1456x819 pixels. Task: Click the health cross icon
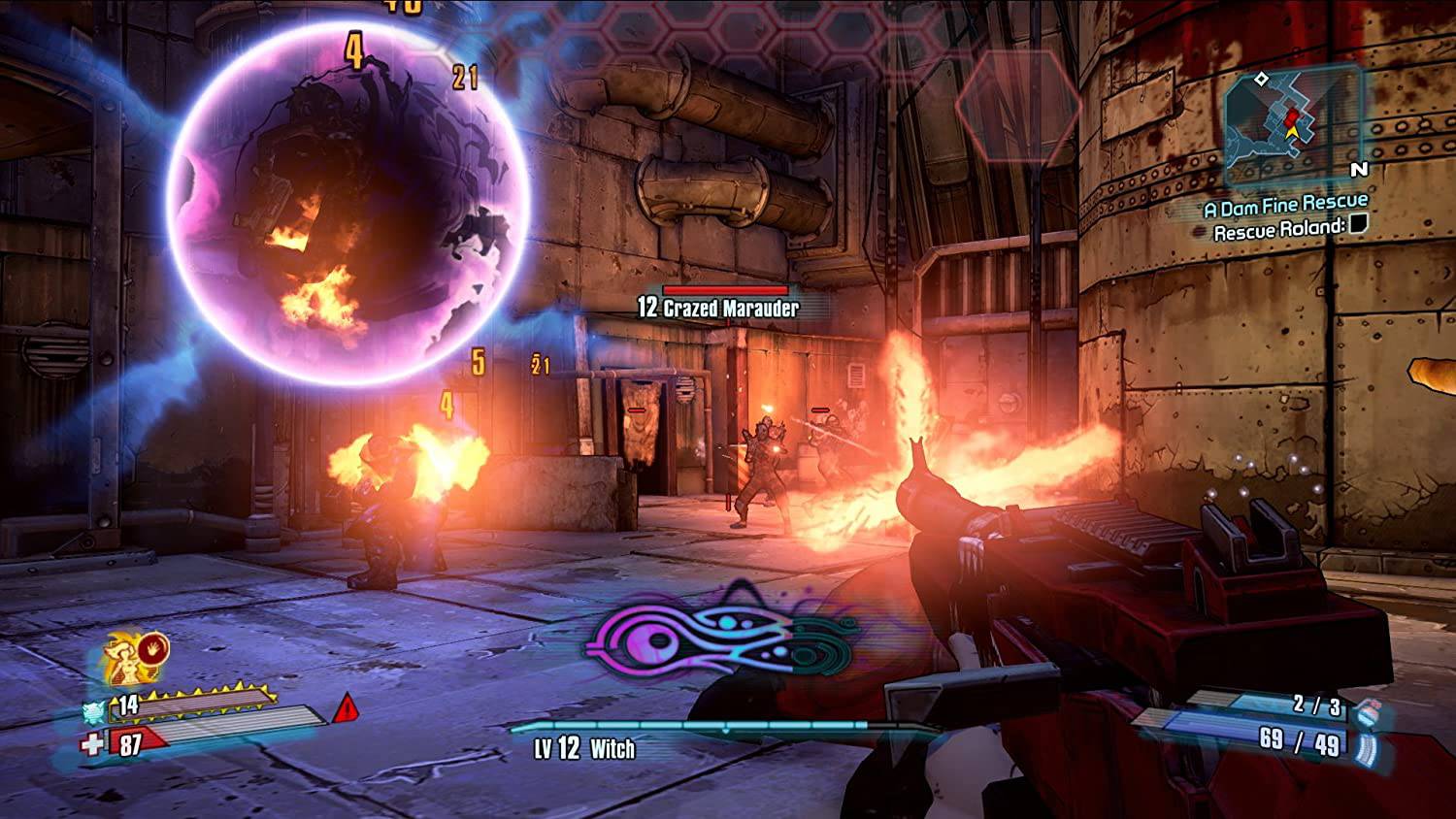tap(91, 742)
